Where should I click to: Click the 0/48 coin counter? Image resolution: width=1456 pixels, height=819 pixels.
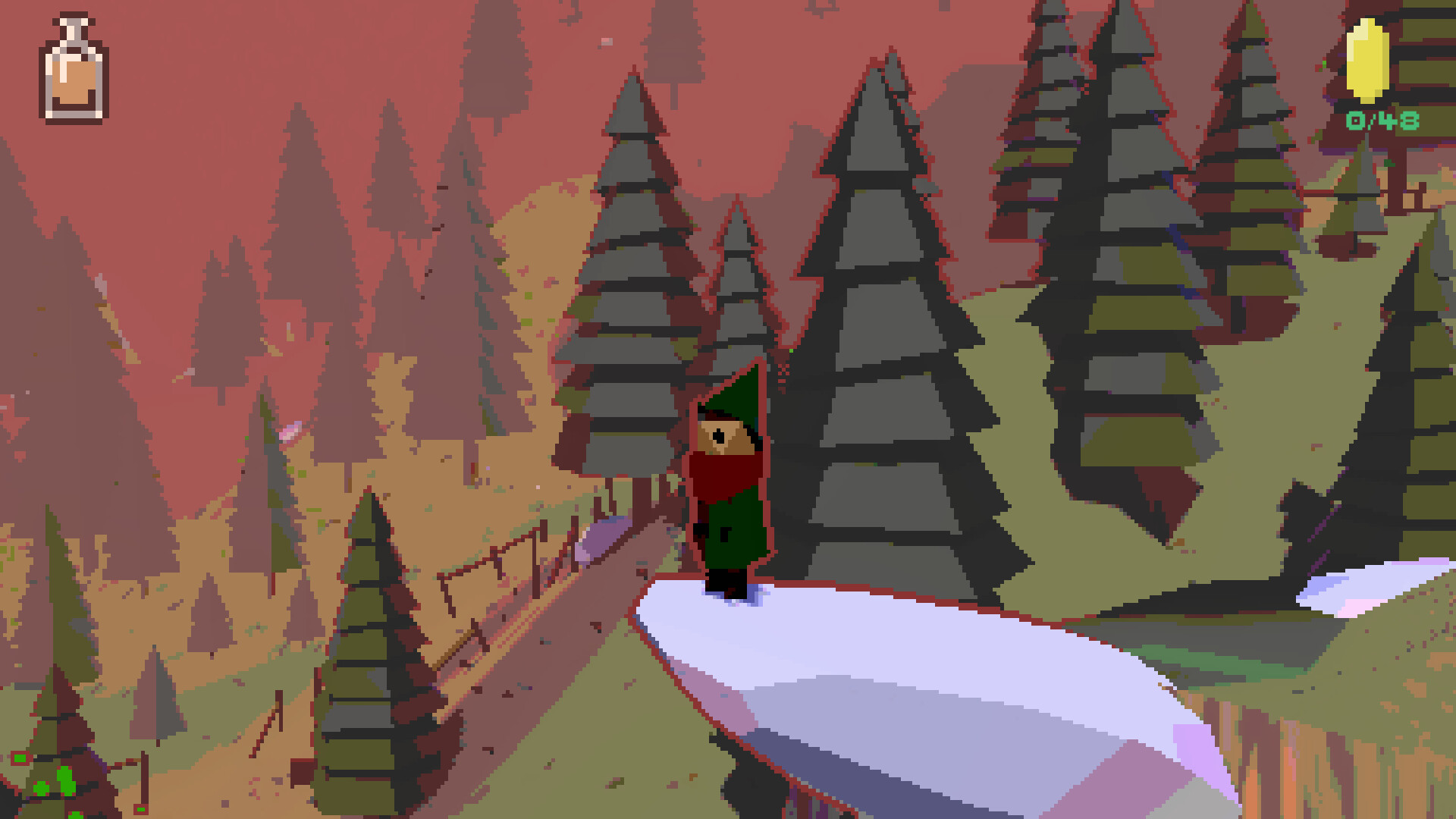pos(1381,120)
